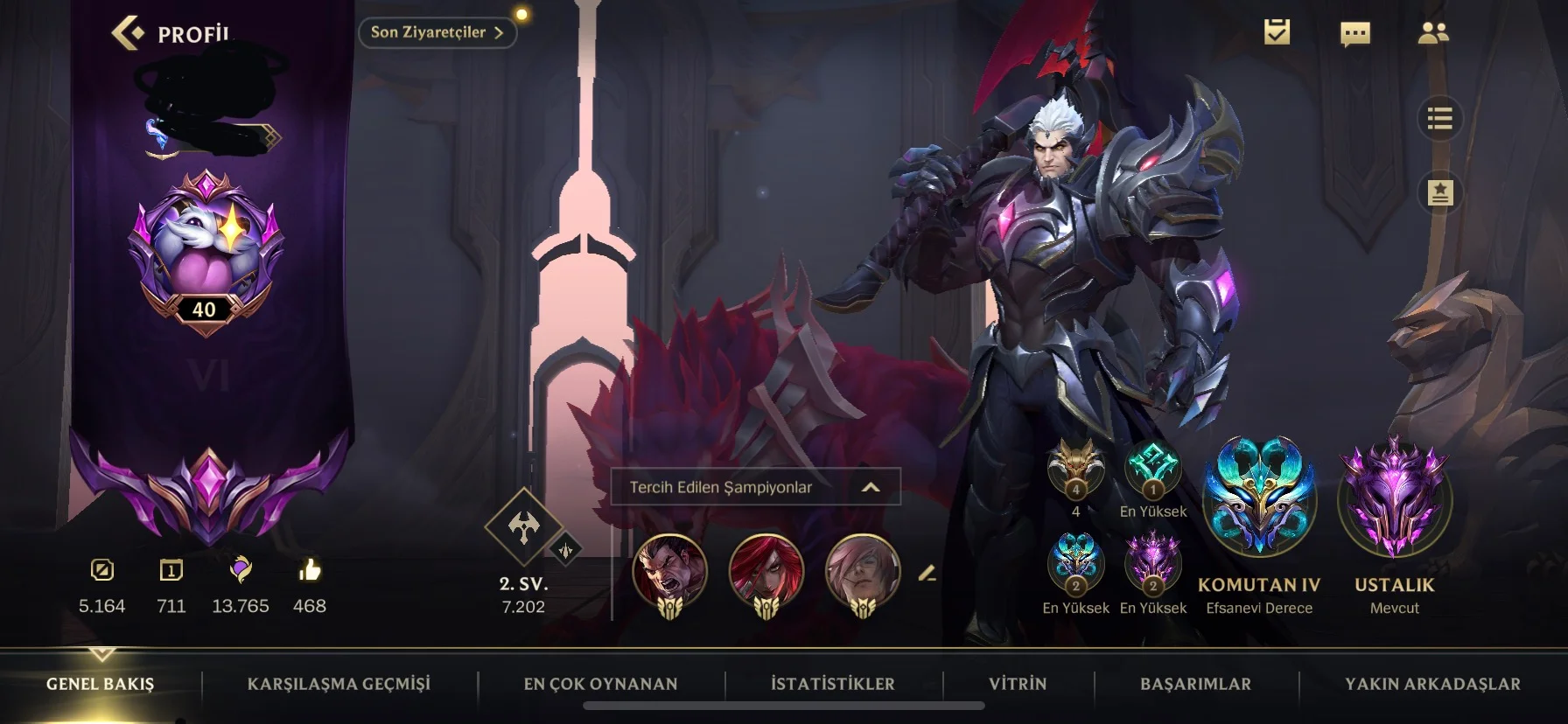Open the friends list icon

(x=1432, y=33)
